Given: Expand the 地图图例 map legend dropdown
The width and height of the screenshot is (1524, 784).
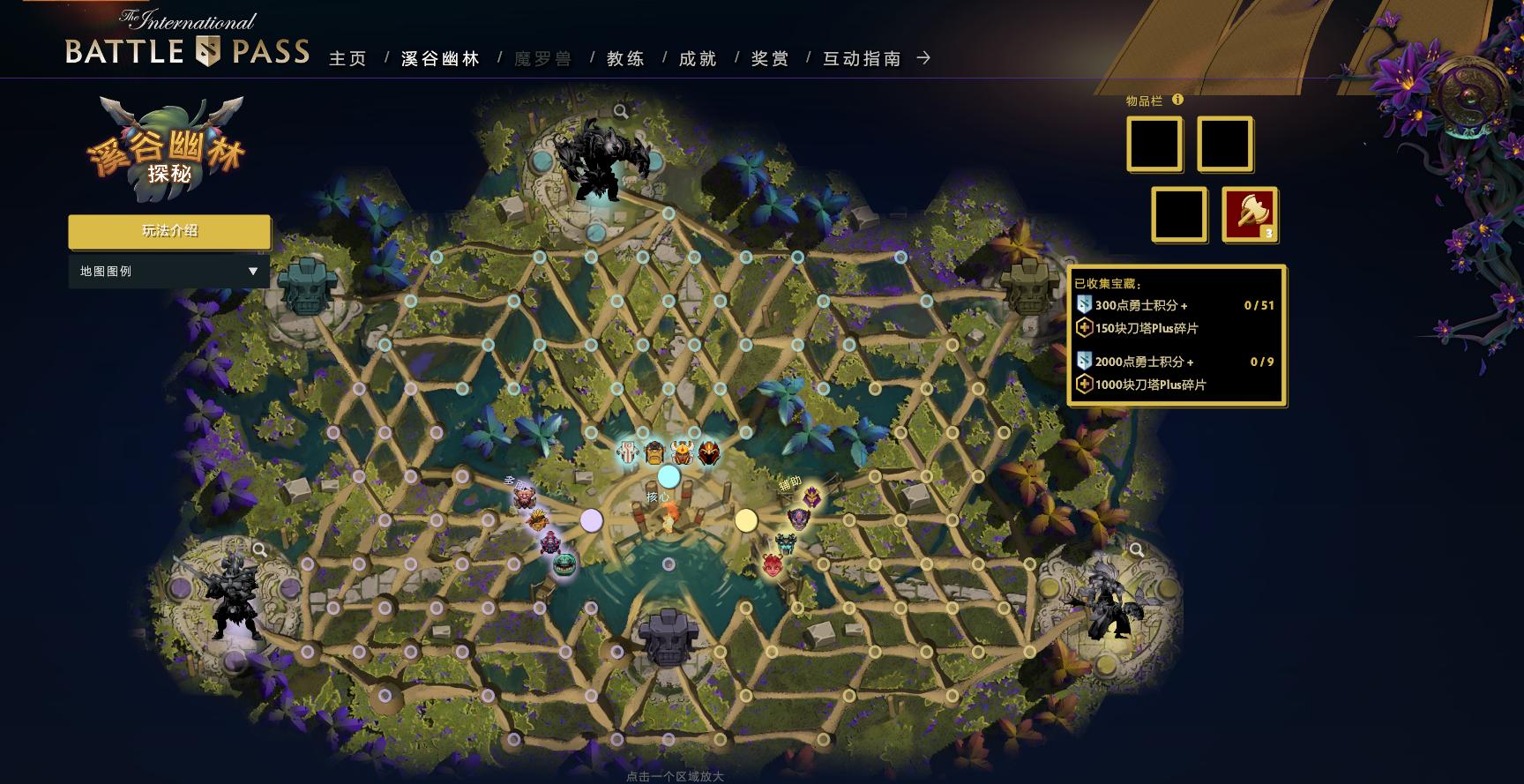Looking at the screenshot, I should click(x=169, y=272).
